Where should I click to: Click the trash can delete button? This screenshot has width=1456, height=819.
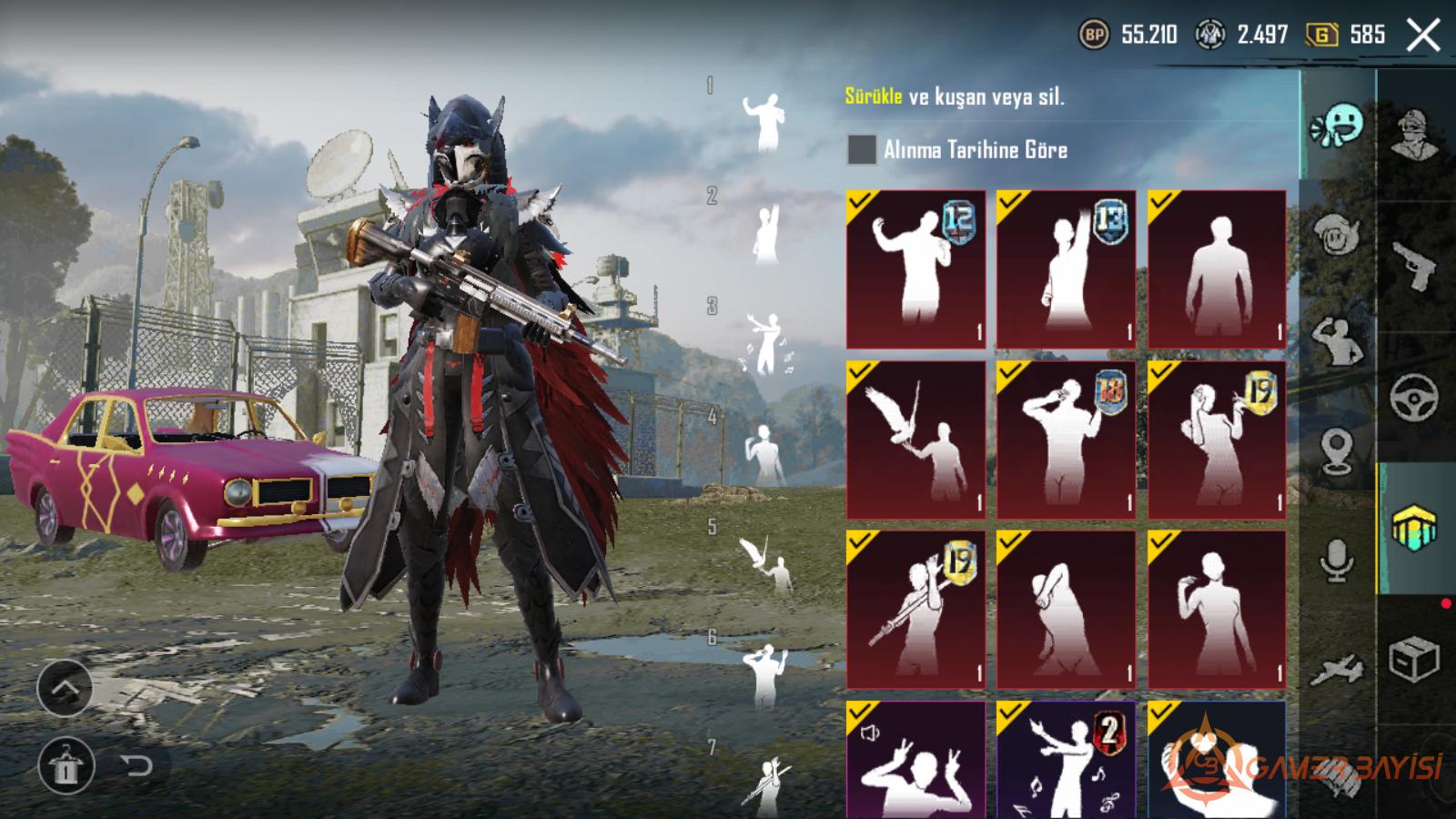click(65, 765)
